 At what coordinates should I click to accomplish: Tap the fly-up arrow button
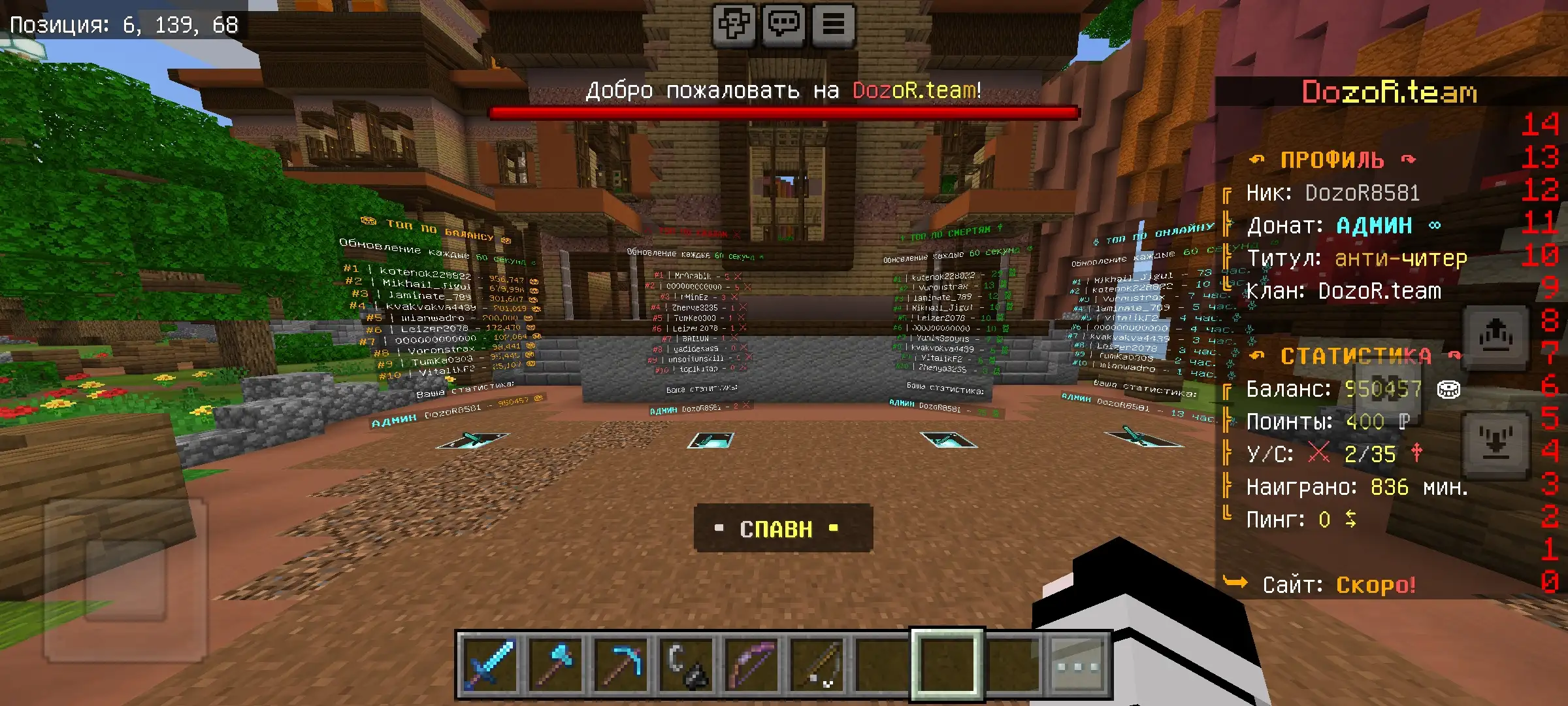click(1495, 337)
